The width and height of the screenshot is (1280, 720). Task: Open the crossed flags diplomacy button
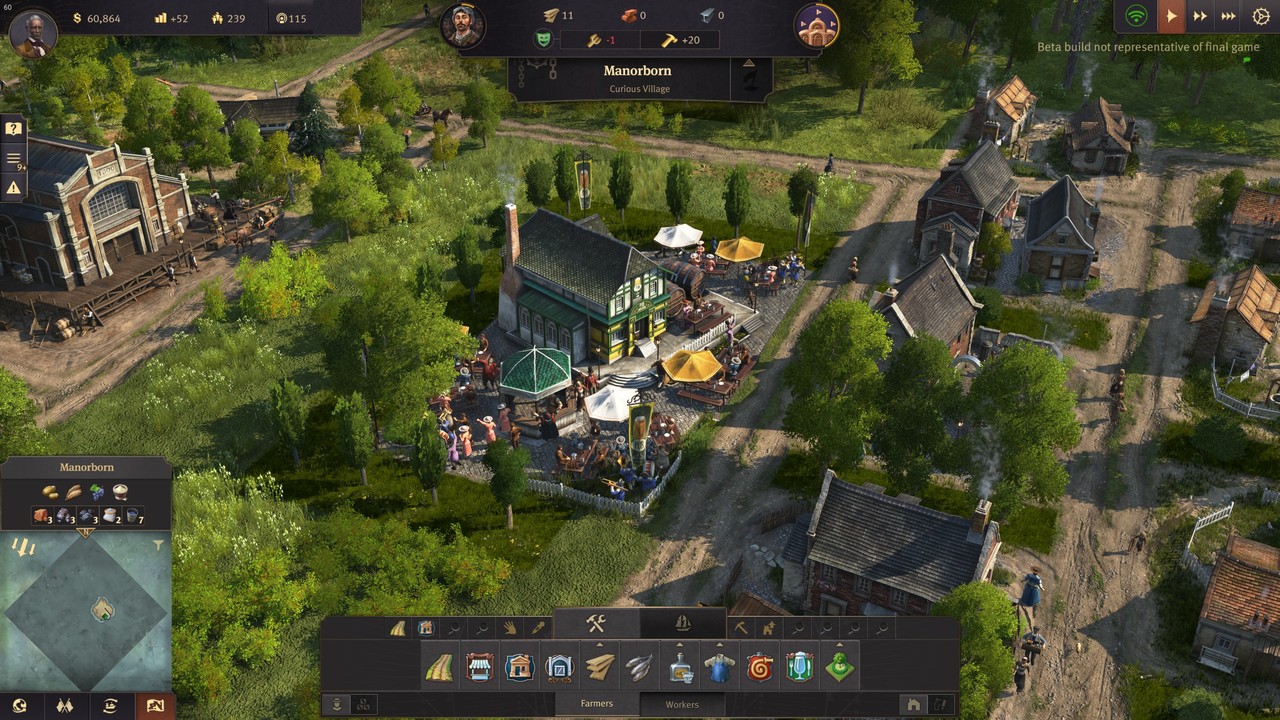(x=65, y=706)
